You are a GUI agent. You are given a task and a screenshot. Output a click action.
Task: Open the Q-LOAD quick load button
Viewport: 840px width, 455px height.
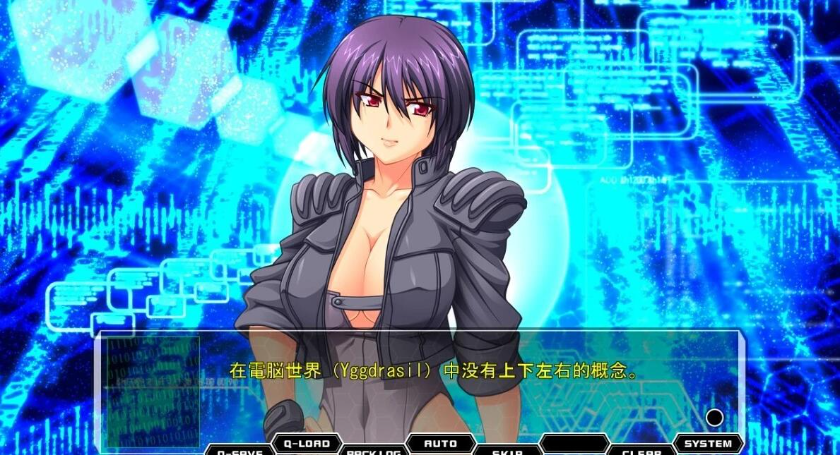[x=305, y=443]
